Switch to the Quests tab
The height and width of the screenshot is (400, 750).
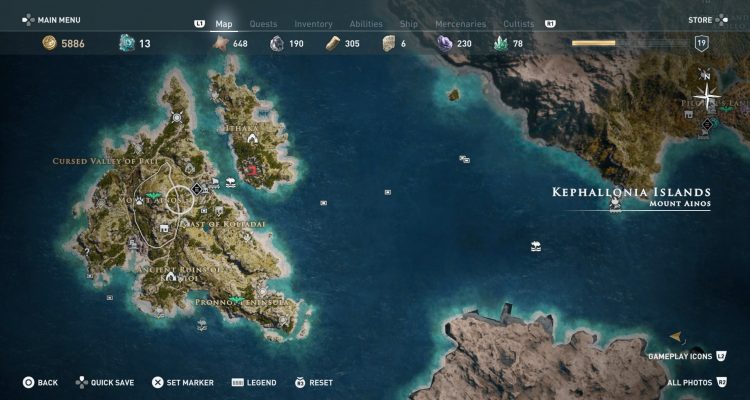coord(263,24)
